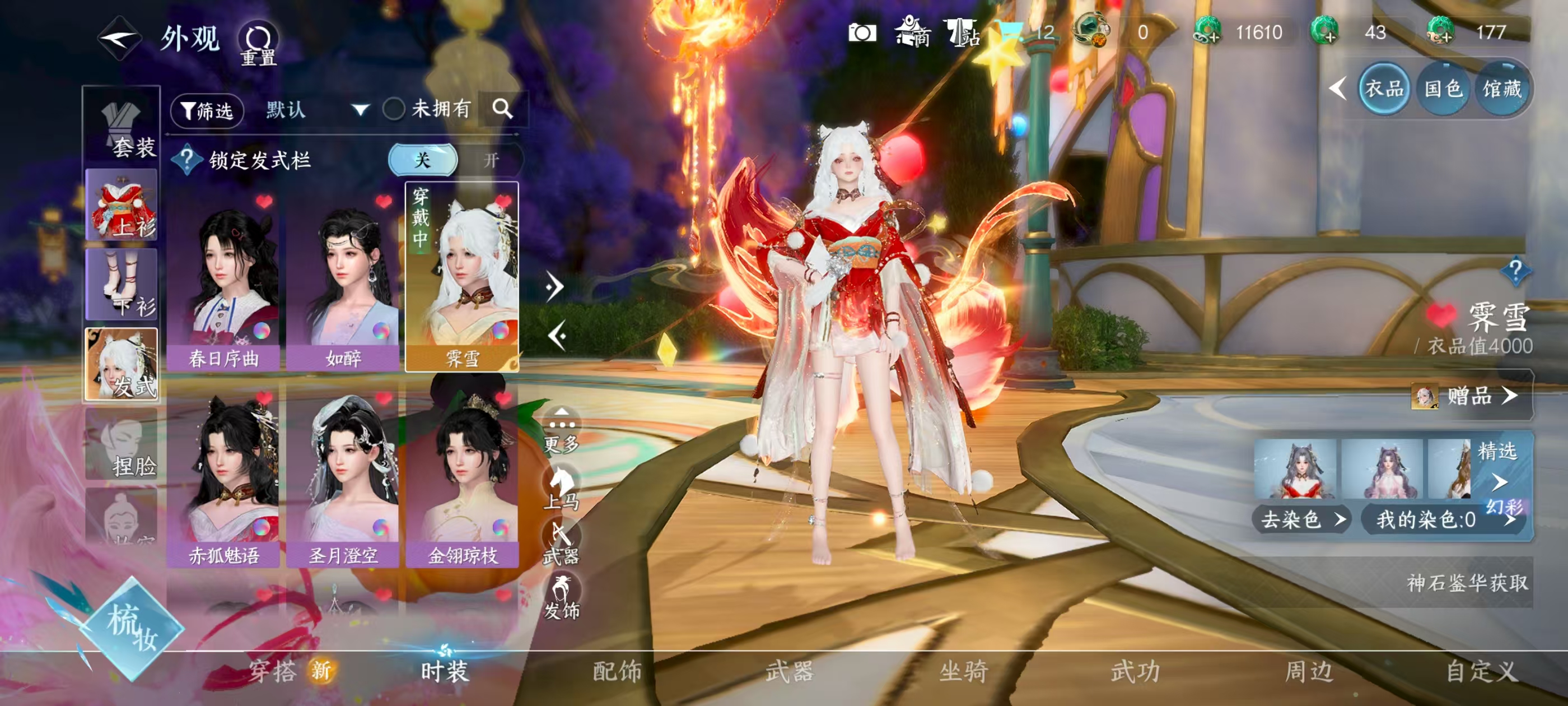Choose the 金翎琼枝 hairstyle
The image size is (1568, 706).
pos(463,478)
